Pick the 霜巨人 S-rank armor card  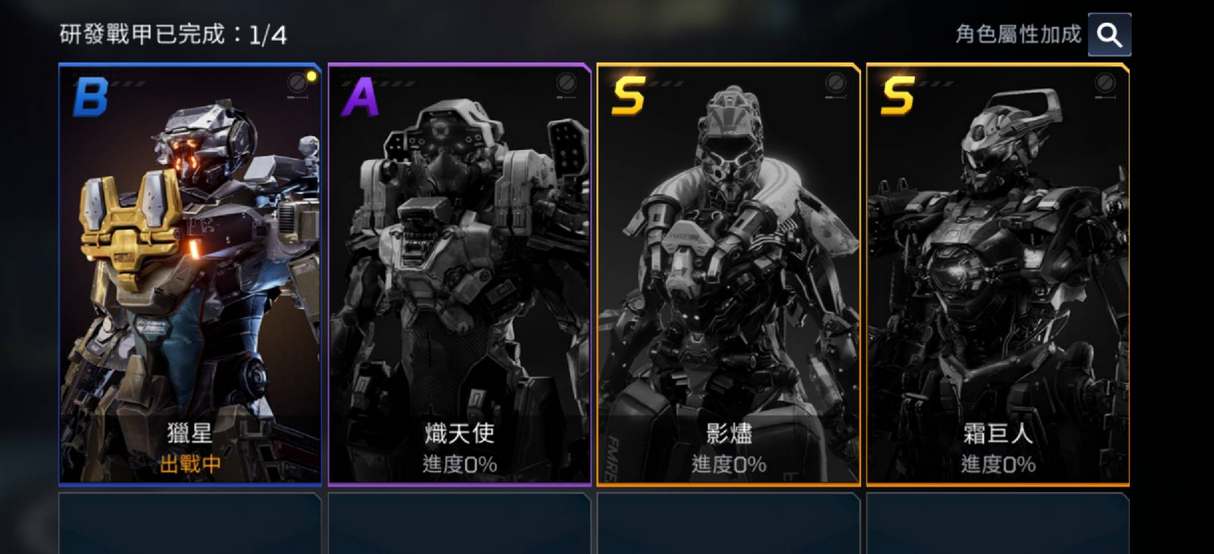coord(997,275)
